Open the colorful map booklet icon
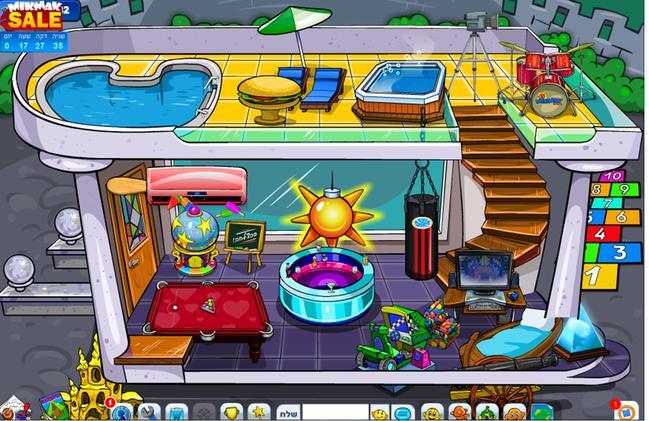Screen dimensions: 649x421 point(50,407)
